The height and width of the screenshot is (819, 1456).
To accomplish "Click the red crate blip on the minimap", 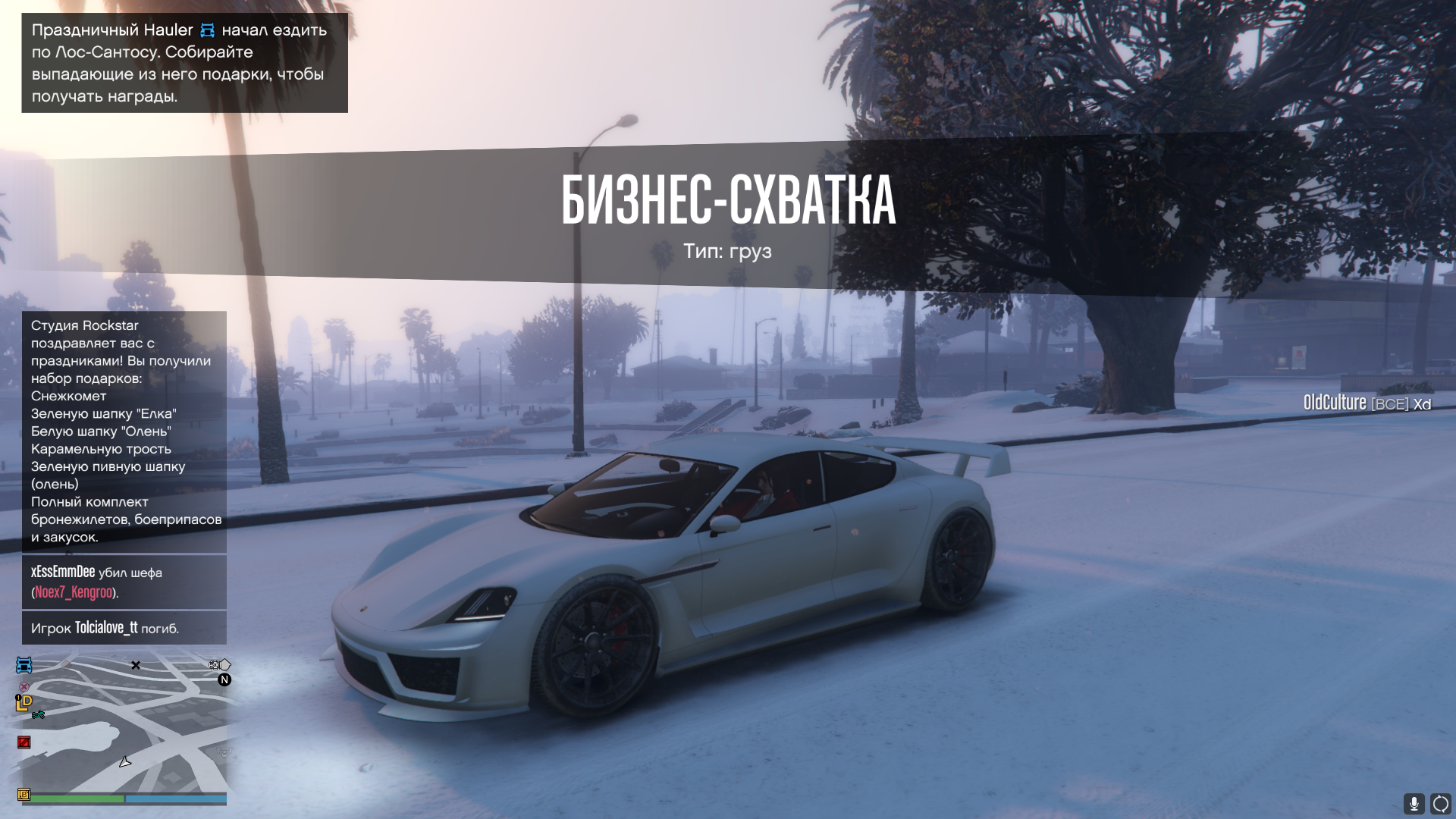I will 24,742.
